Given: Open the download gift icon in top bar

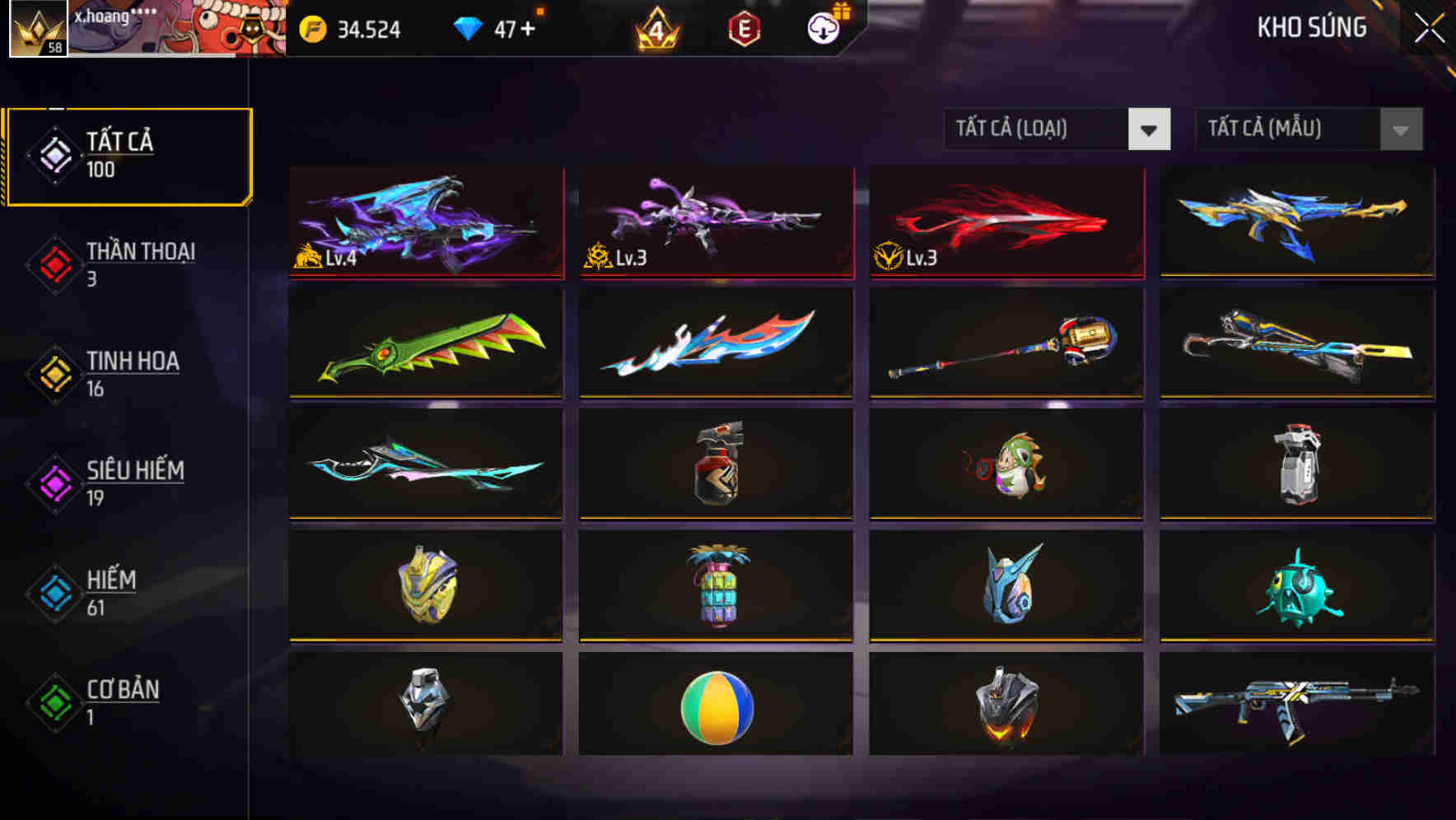Looking at the screenshot, I should (823, 27).
